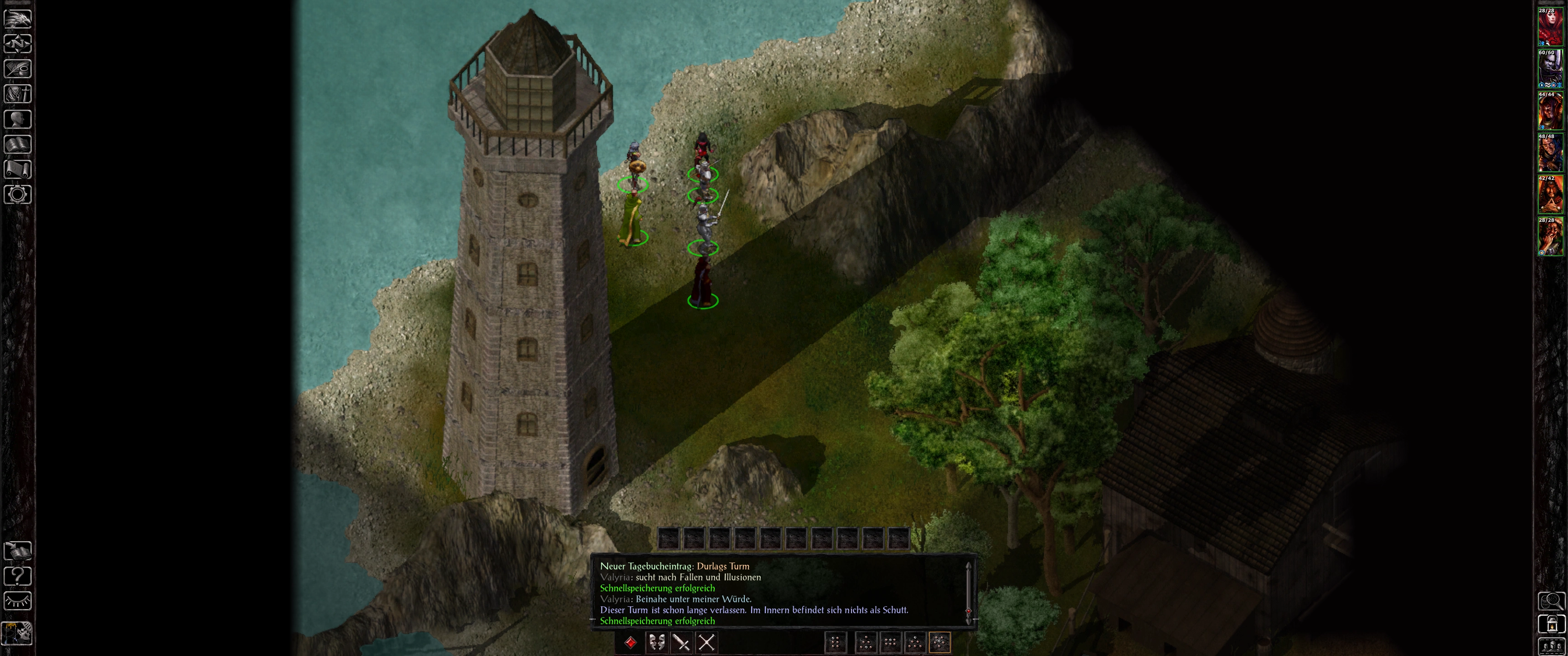Choose the triangle-shaped party formation

(x=914, y=643)
